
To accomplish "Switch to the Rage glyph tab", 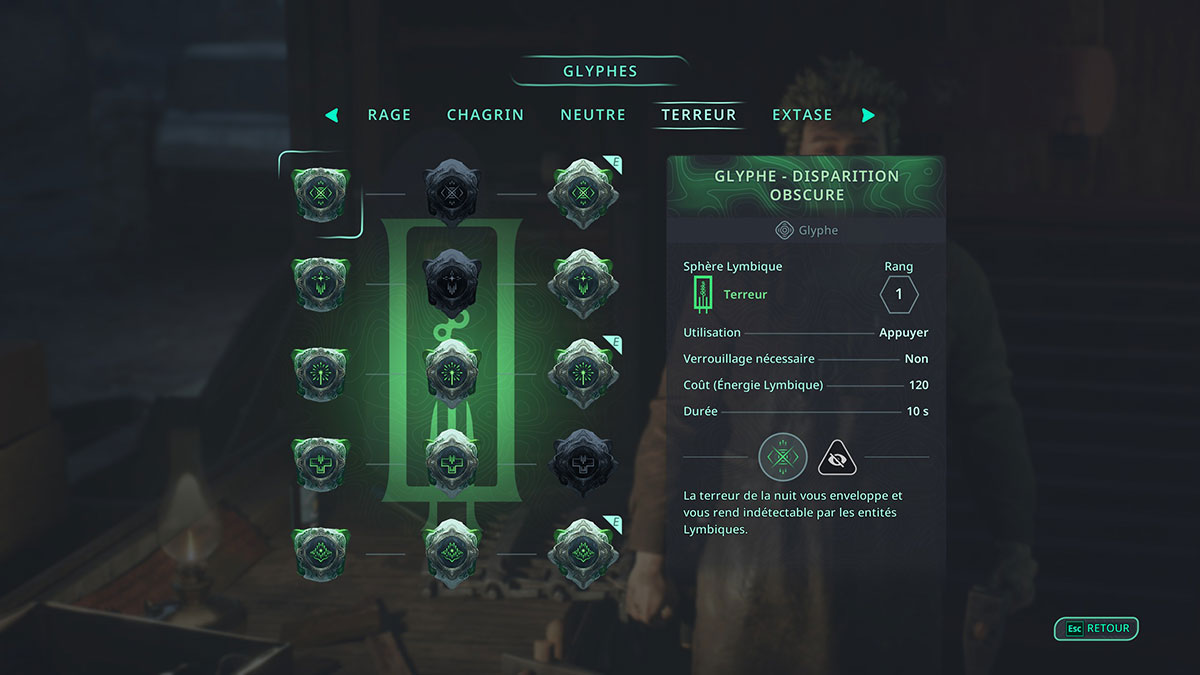I will coord(389,115).
